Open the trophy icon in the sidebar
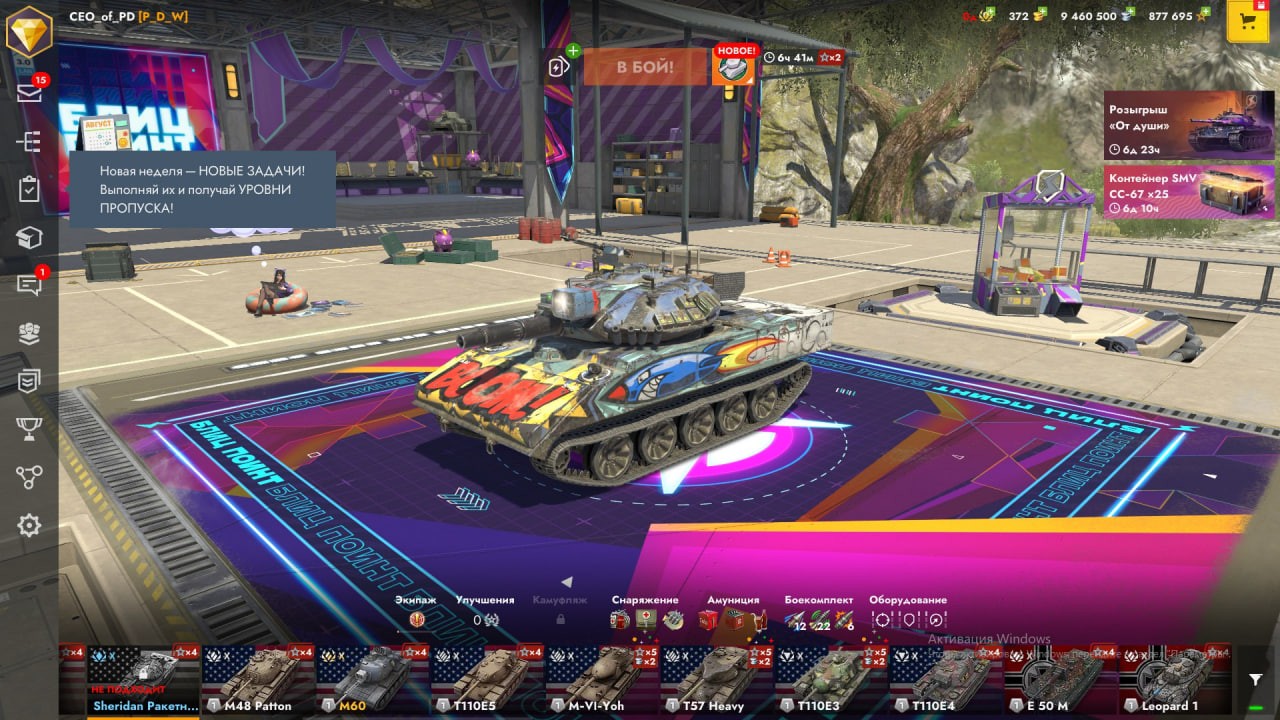The height and width of the screenshot is (720, 1280). click(29, 429)
